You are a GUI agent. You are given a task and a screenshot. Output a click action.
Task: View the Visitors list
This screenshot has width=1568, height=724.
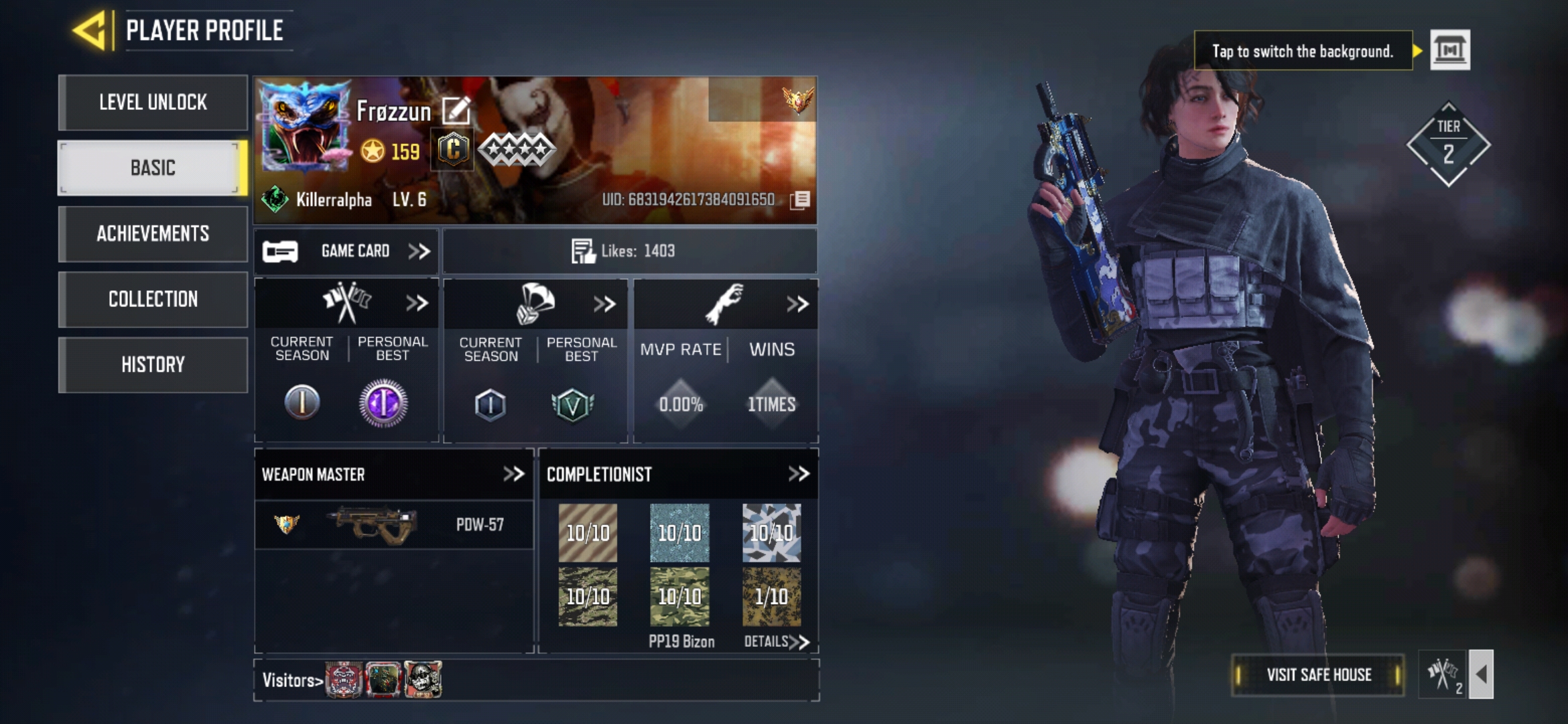293,680
